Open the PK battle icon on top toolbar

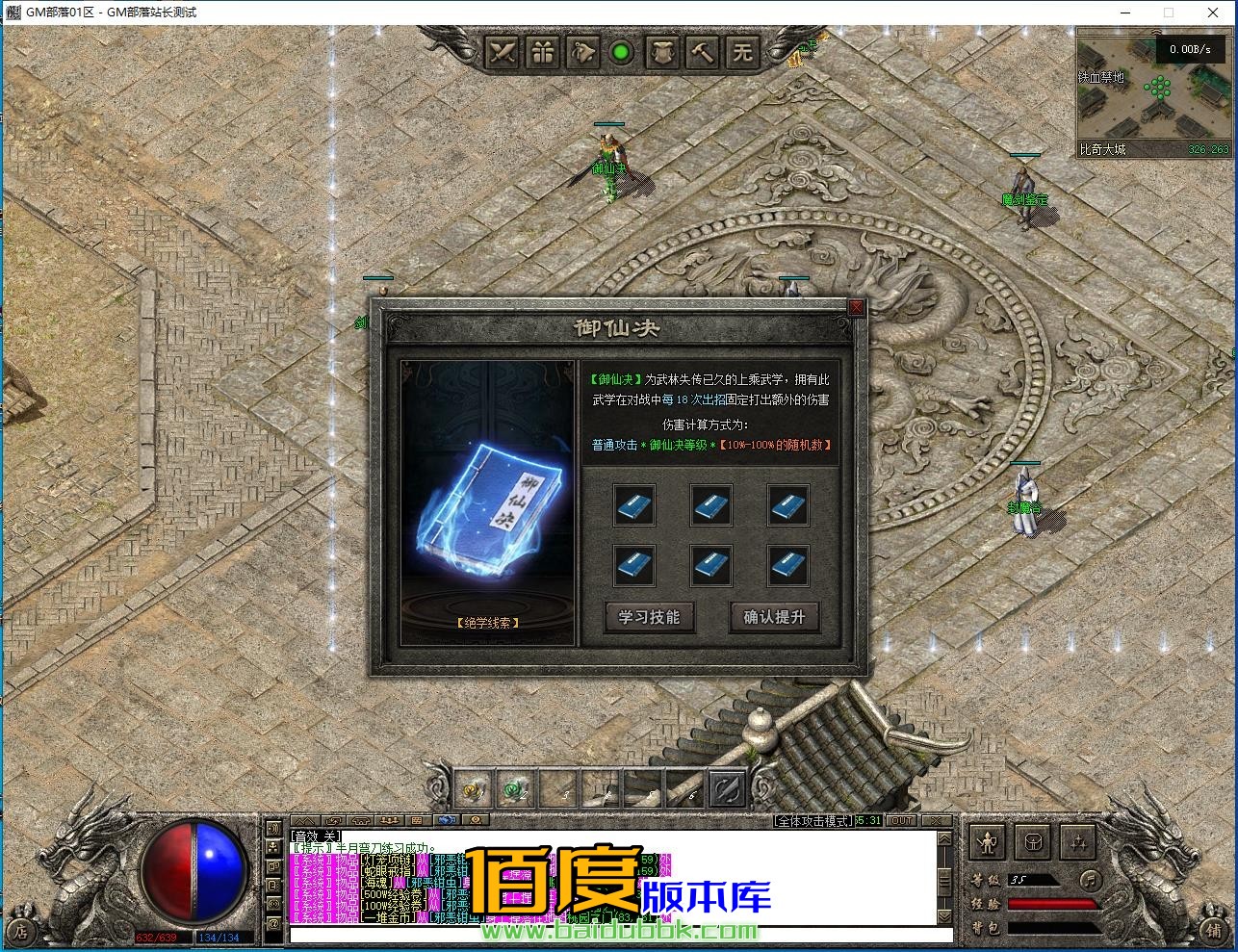502,53
